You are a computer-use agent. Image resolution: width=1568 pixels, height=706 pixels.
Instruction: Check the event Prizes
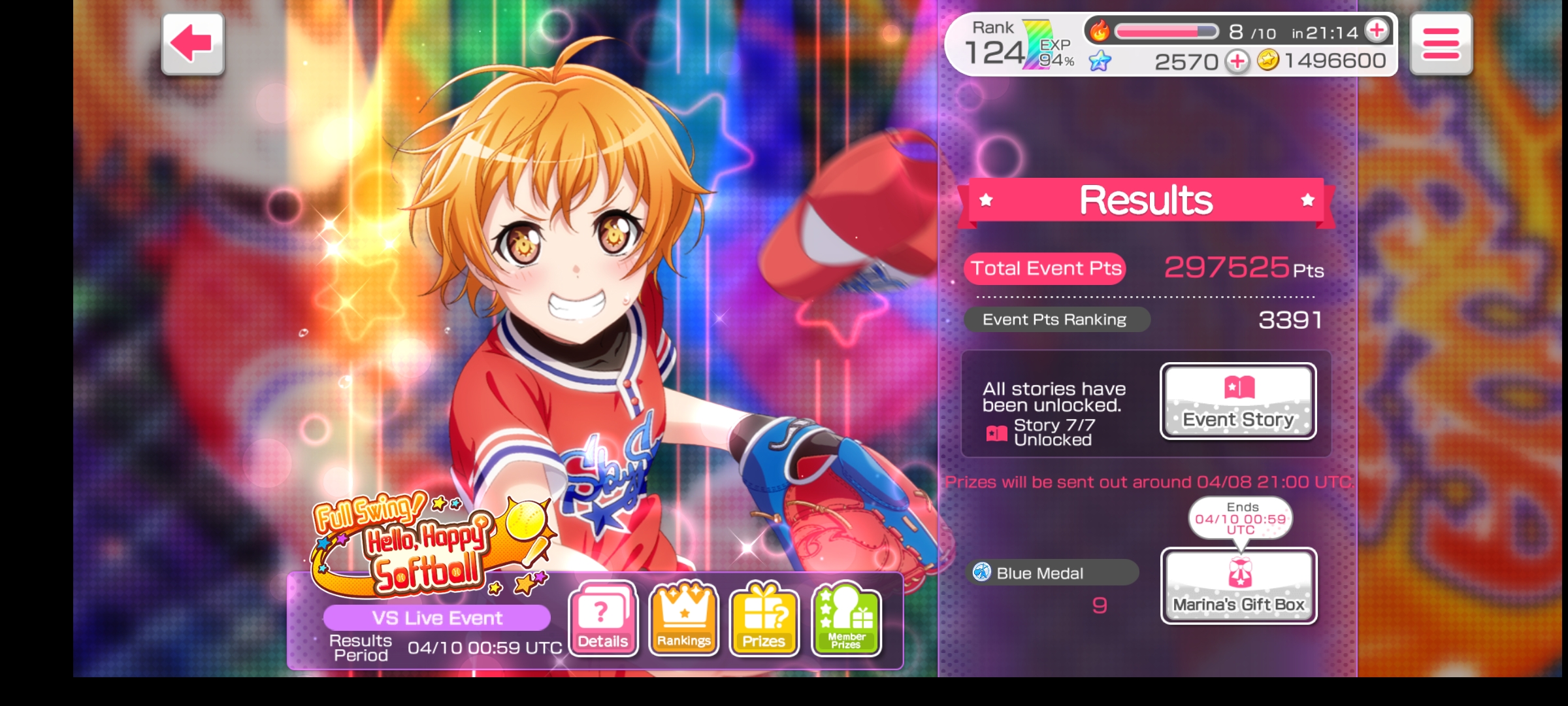click(x=764, y=618)
